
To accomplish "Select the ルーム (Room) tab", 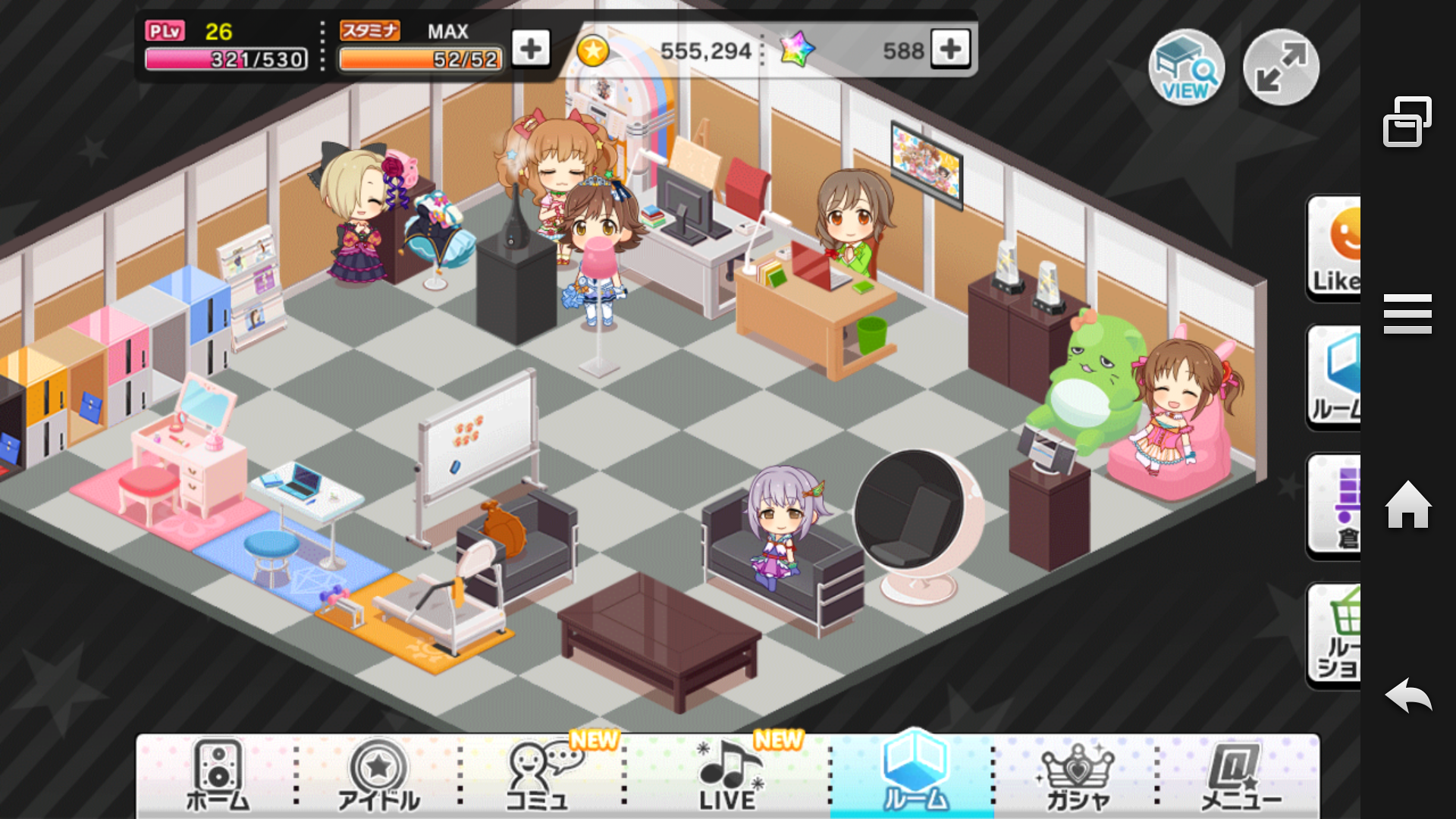I will click(x=914, y=775).
